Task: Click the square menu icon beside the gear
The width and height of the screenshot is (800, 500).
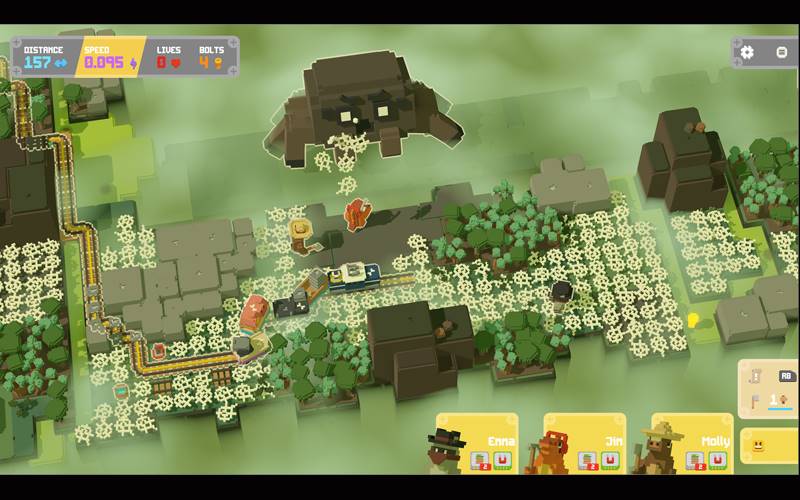Action: (x=782, y=52)
